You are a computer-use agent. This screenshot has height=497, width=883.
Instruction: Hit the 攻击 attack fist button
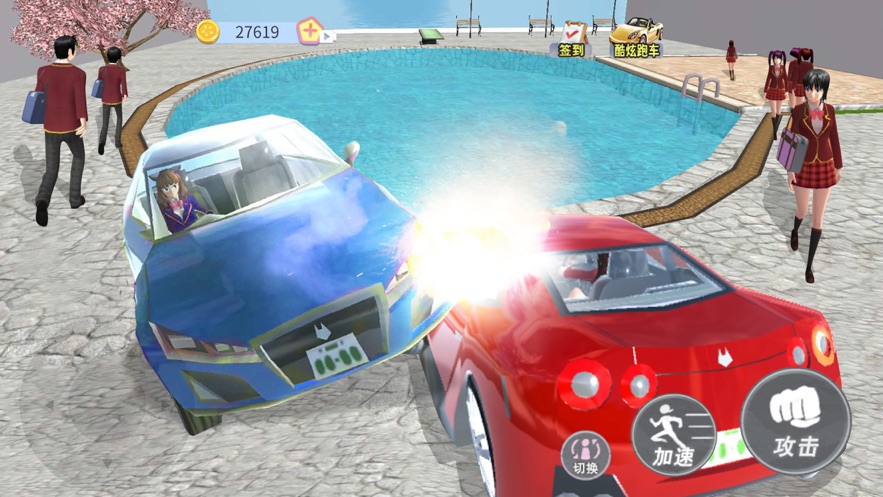tap(796, 422)
